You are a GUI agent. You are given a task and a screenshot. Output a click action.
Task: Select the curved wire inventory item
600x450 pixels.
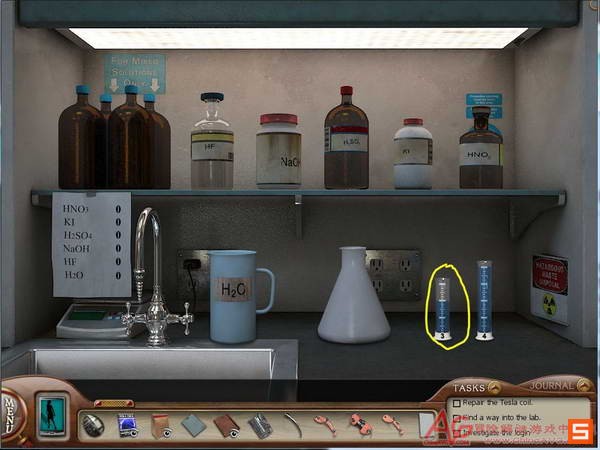tap(292, 425)
